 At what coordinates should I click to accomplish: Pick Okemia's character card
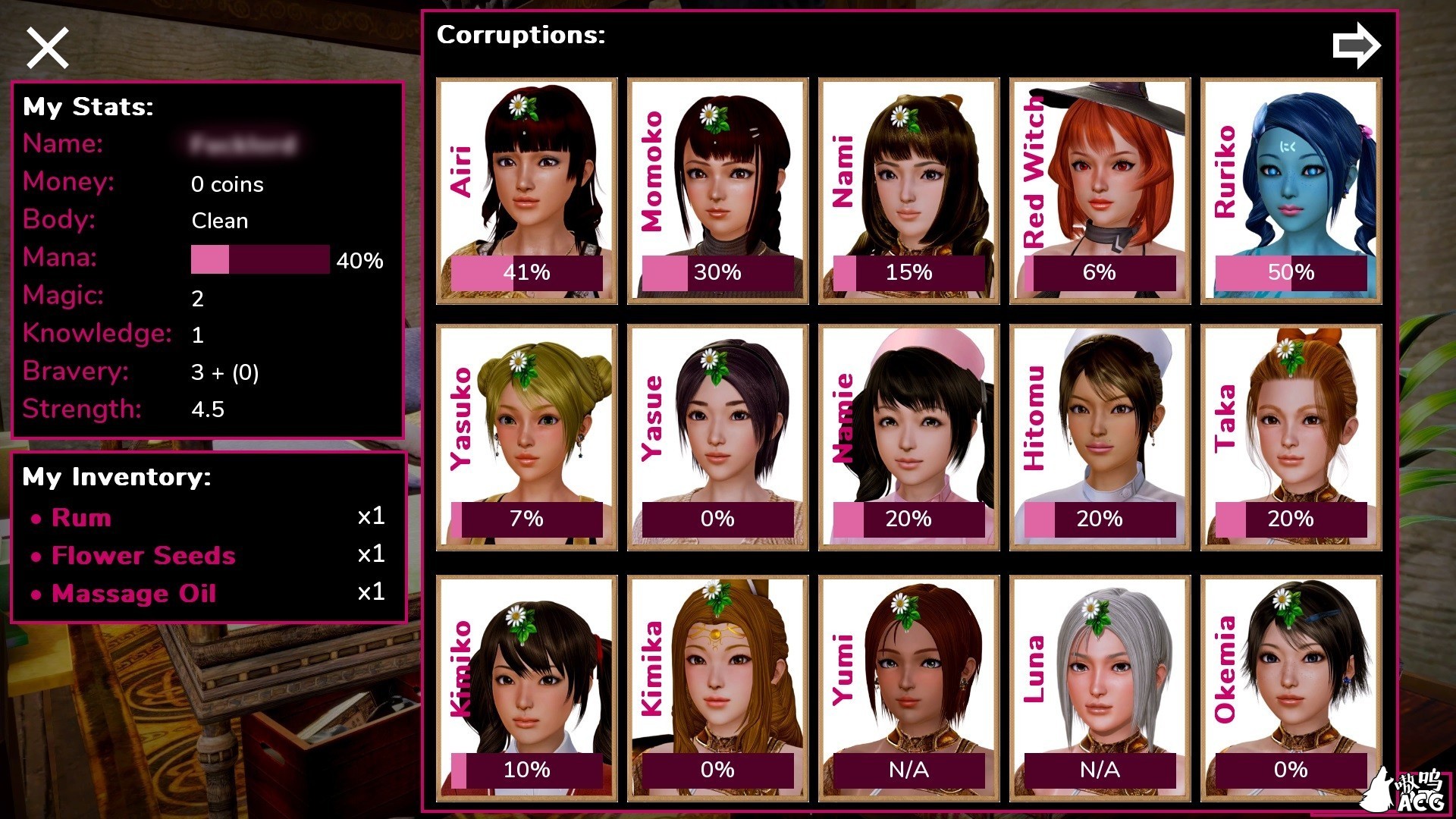(x=1291, y=688)
